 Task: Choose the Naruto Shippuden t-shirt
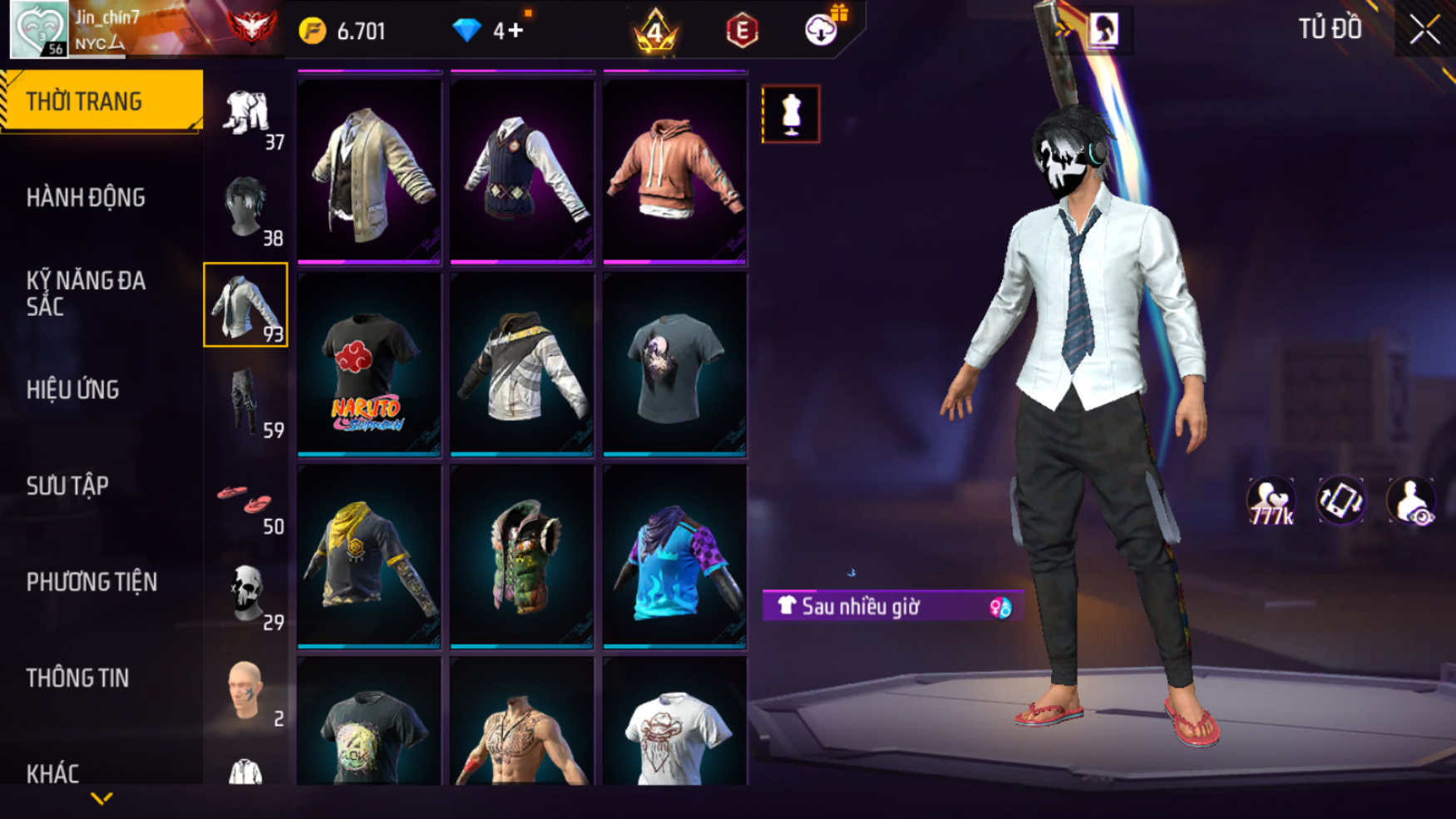point(369,367)
